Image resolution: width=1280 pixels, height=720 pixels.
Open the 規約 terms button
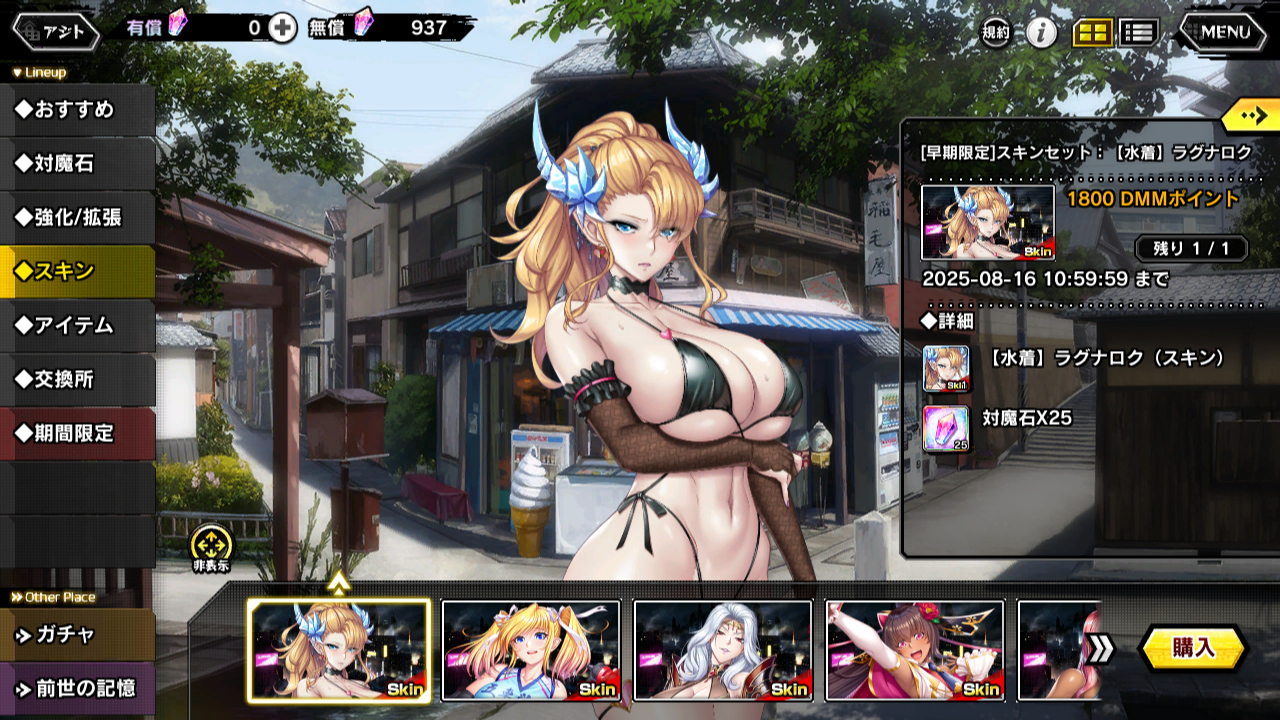coord(995,33)
